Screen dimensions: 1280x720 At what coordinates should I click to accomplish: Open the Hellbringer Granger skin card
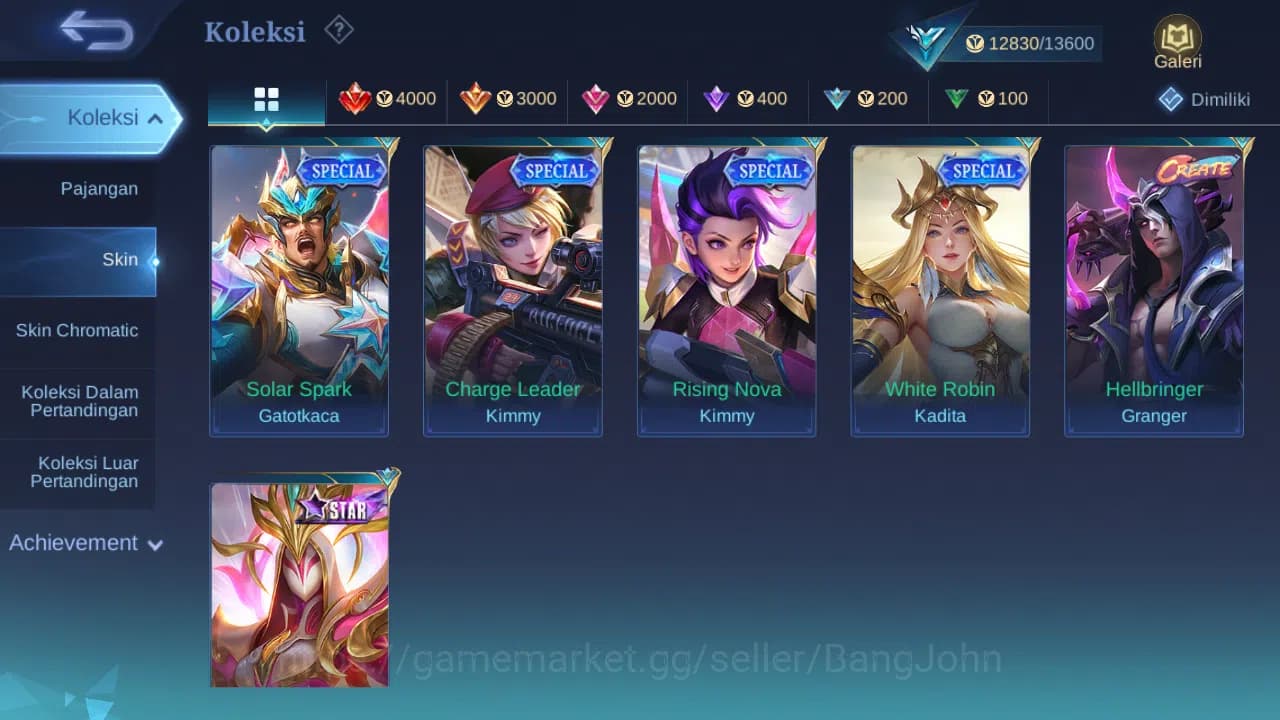[1154, 290]
